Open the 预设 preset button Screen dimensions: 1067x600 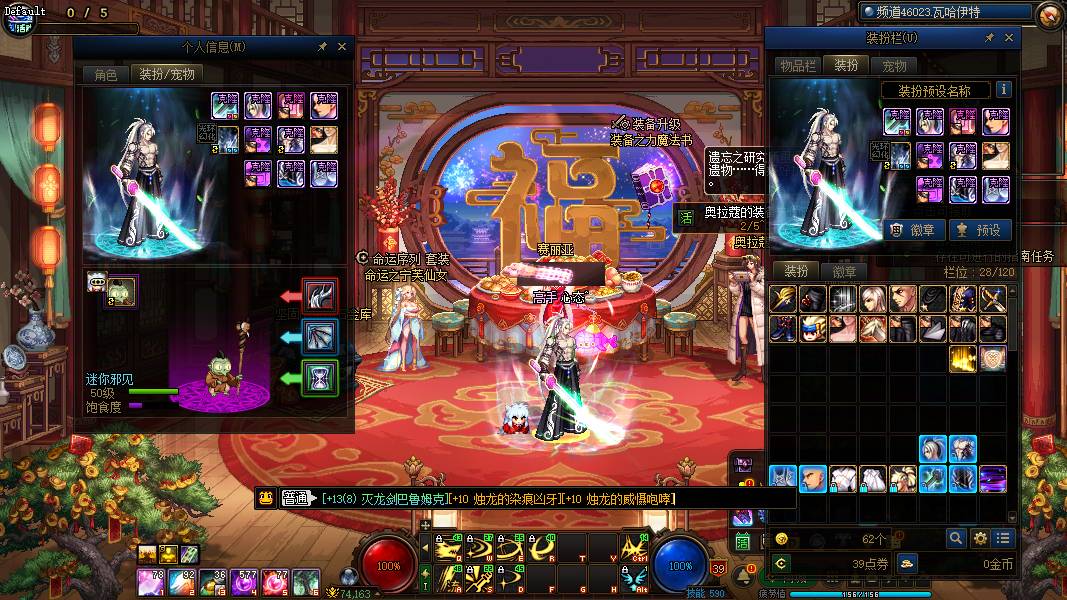979,230
